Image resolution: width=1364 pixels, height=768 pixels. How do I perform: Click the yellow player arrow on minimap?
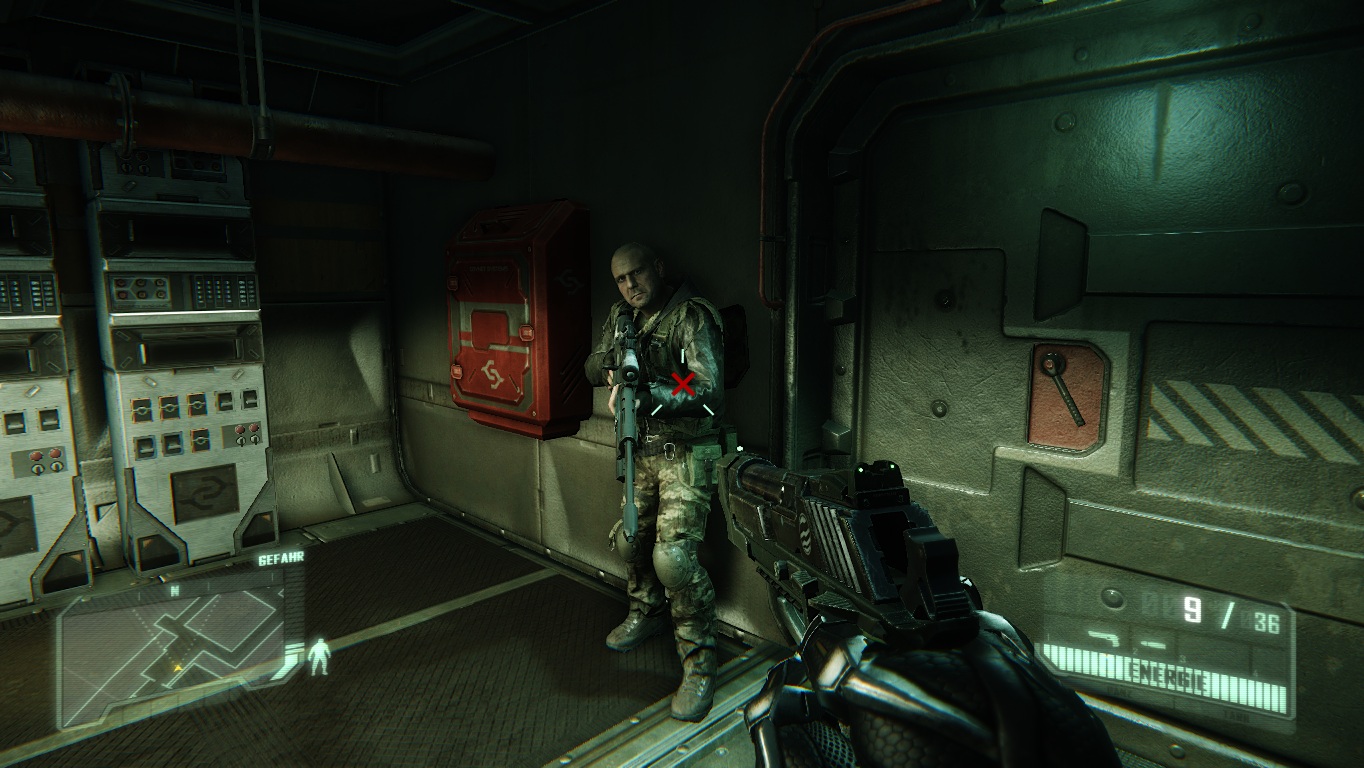178,667
